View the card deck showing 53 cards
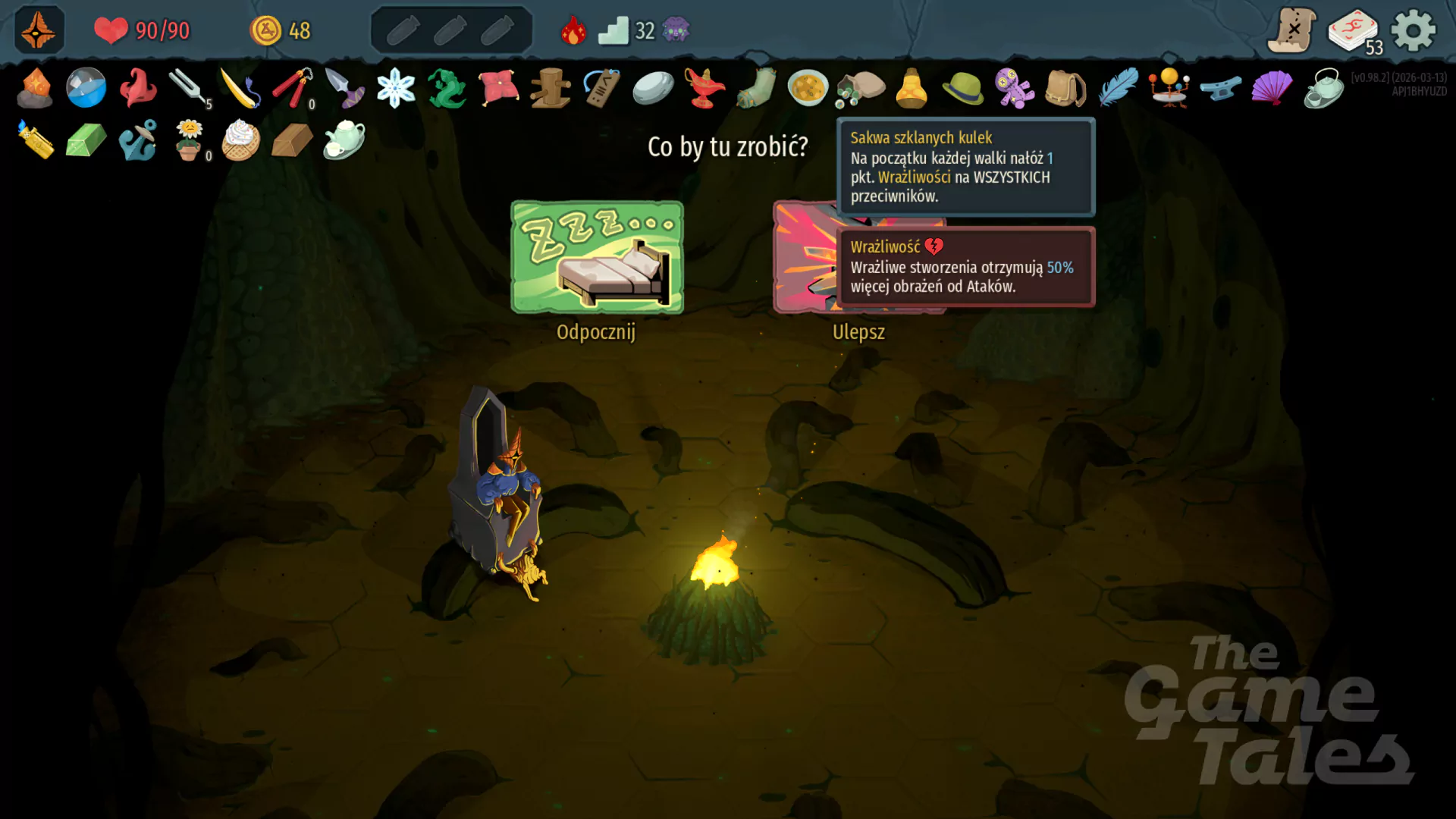1456x819 pixels. pos(1353,27)
